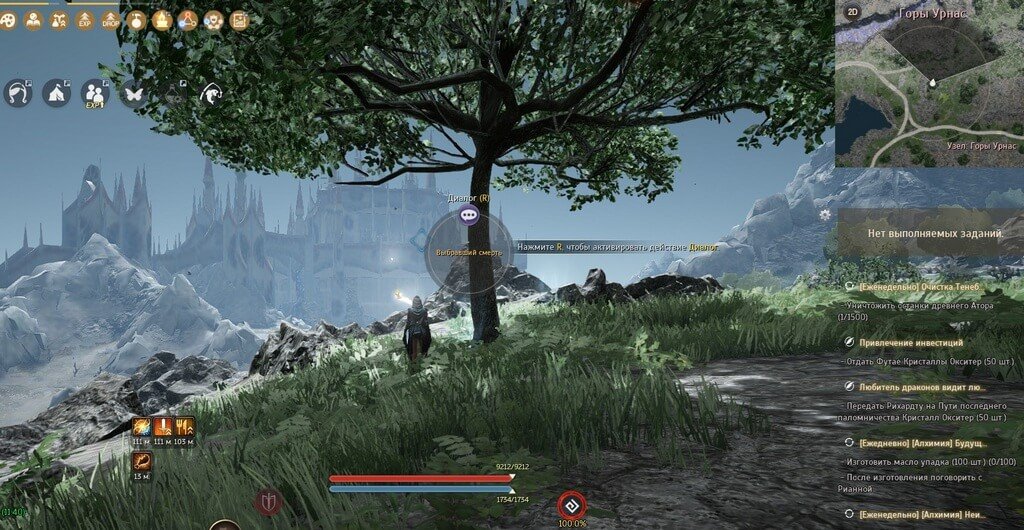Select the red diamond 100% gauge icon
The height and width of the screenshot is (530, 1024).
coord(570,504)
